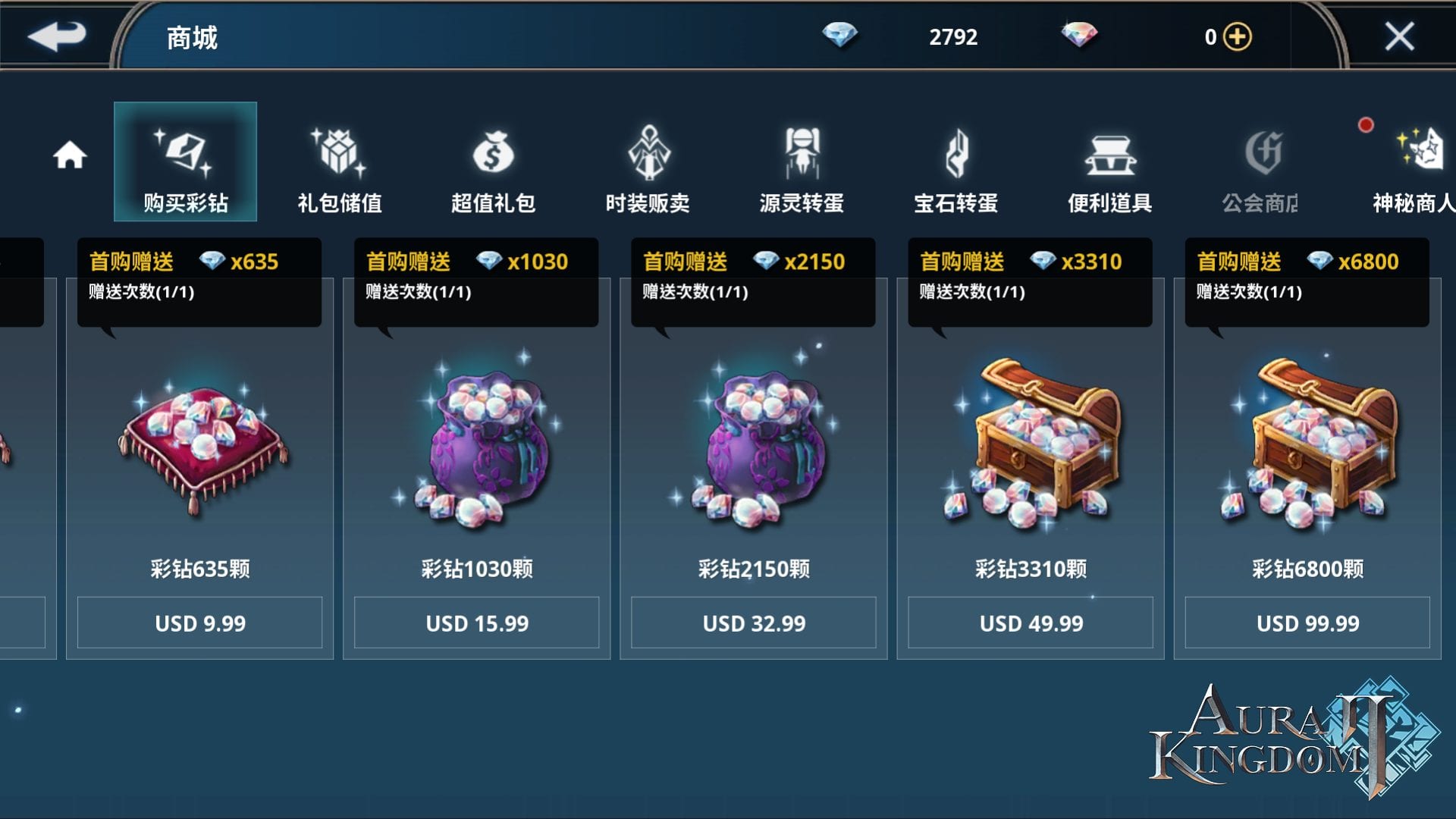This screenshot has width=1456, height=819.
Task: Switch to 源灵转蛋 tab
Action: 802,170
